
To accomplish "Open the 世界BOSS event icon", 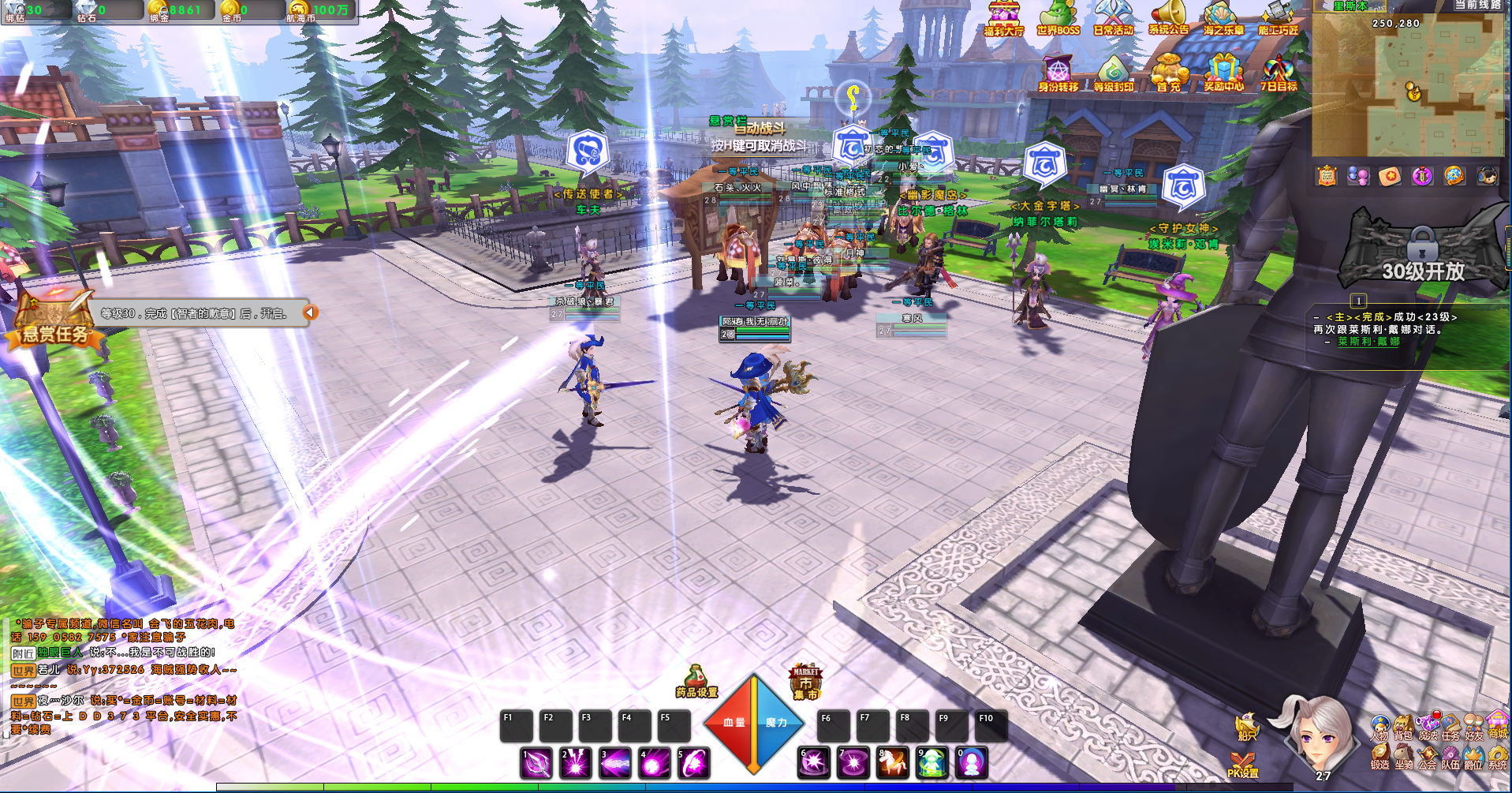I will [1058, 18].
